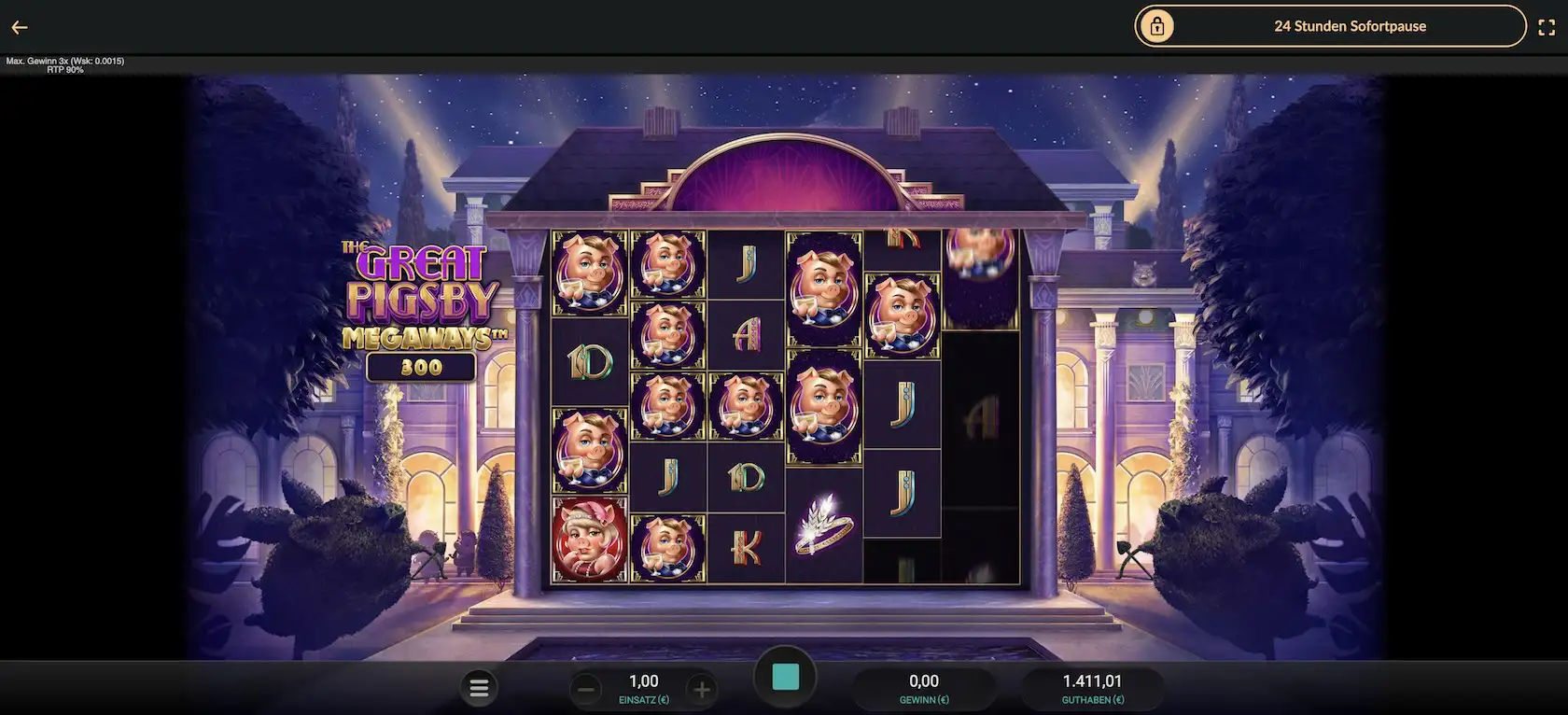Activate the 24 Stunden Sofortpause button
The width and height of the screenshot is (1568, 715).
tap(1329, 26)
